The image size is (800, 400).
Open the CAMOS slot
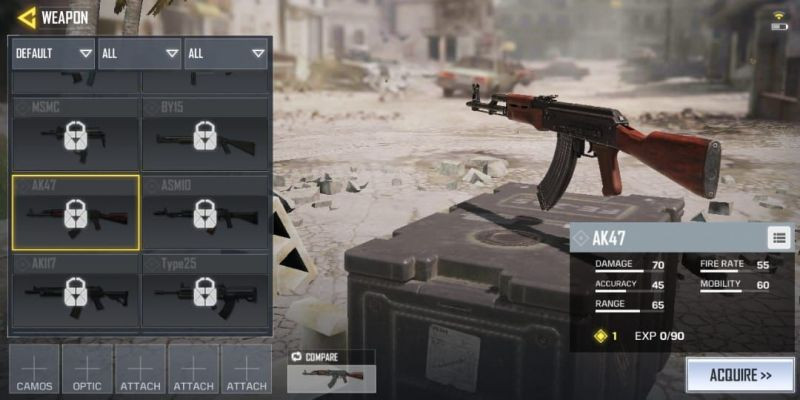(x=35, y=368)
